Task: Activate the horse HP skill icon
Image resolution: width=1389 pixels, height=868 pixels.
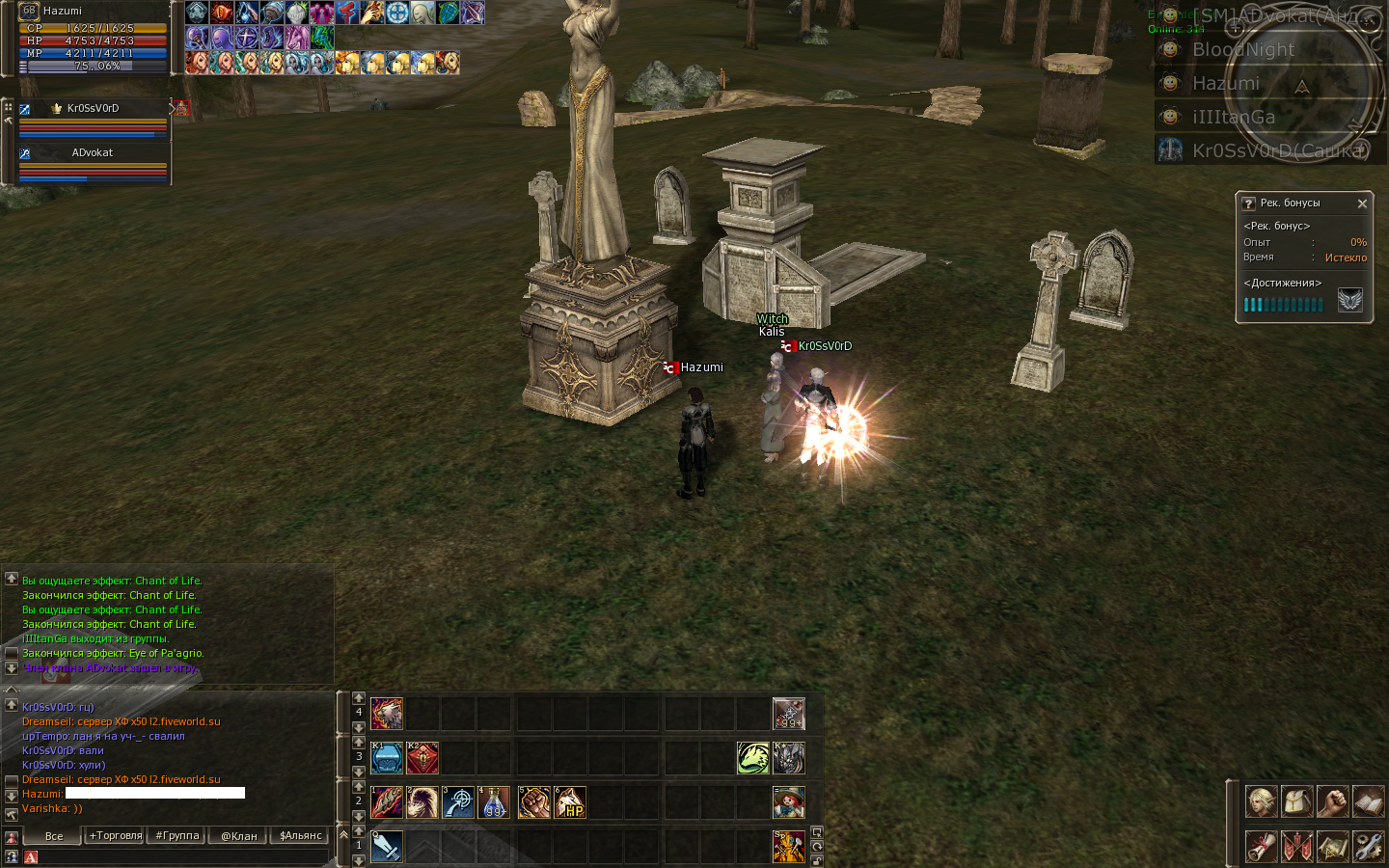Action: pos(570,802)
